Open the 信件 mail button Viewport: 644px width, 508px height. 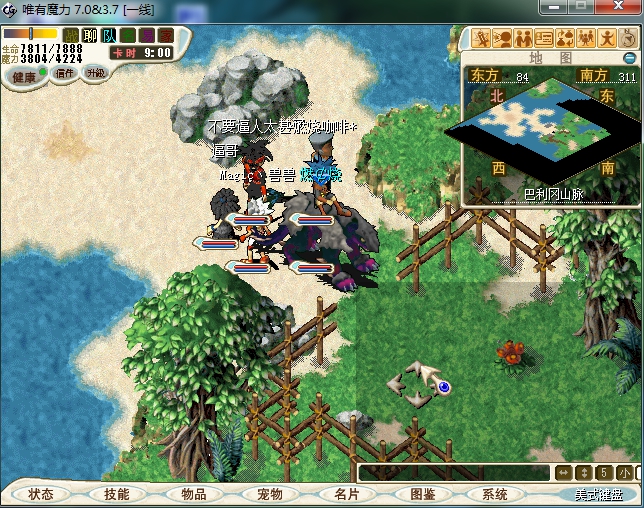[x=65, y=73]
